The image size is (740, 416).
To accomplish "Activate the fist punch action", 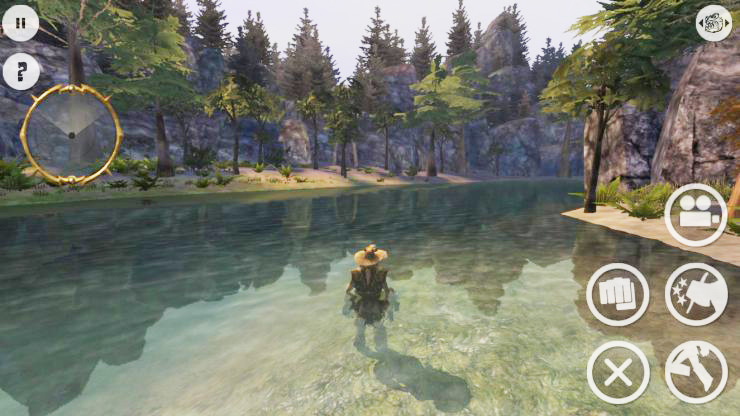I will click(x=617, y=294).
